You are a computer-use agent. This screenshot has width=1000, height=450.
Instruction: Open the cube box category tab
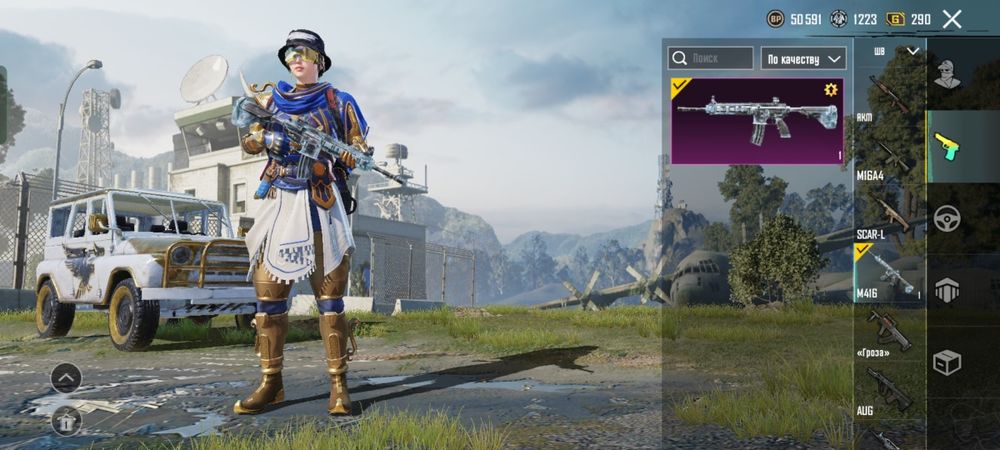click(947, 362)
